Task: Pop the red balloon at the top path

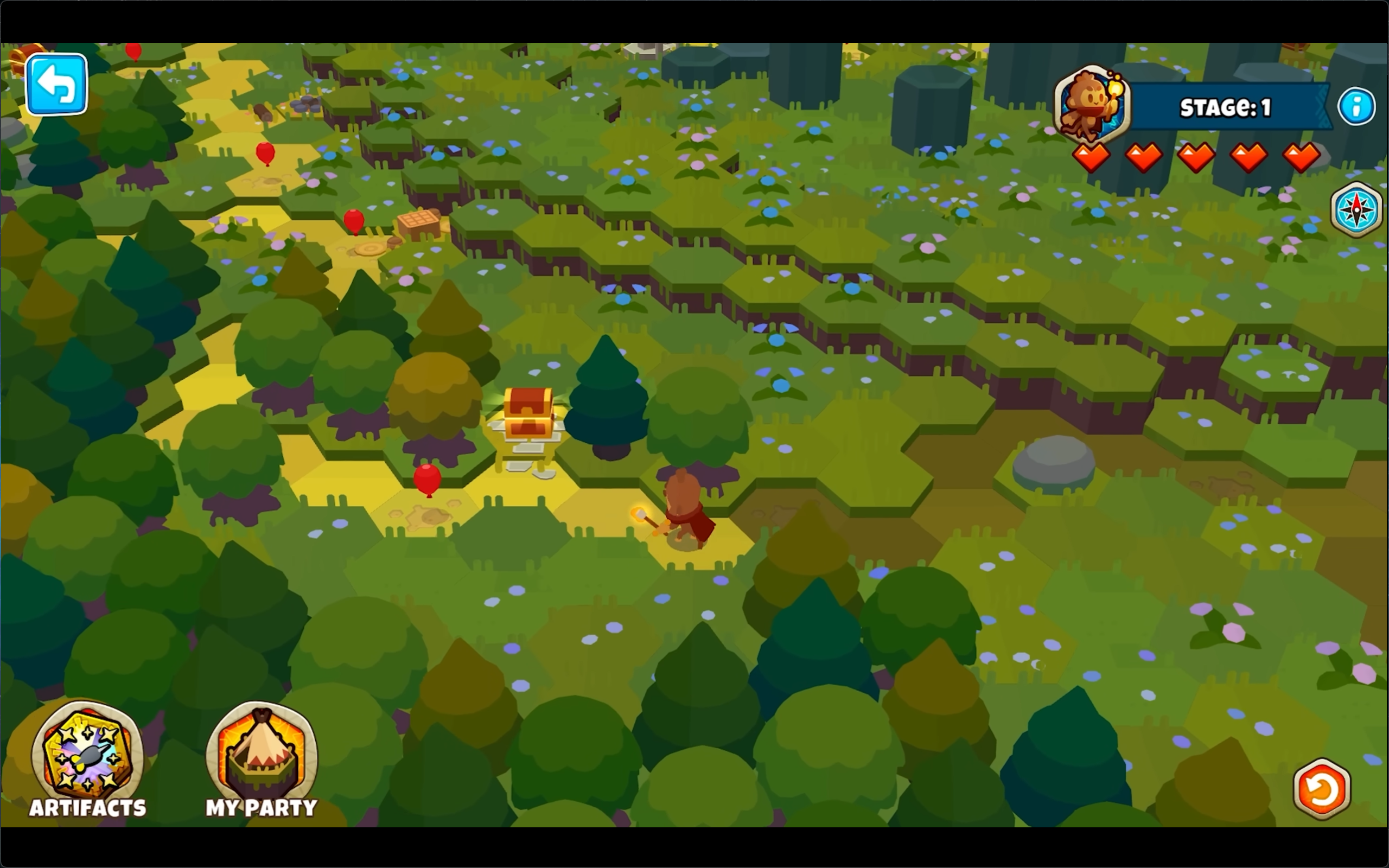Action: click(x=133, y=52)
